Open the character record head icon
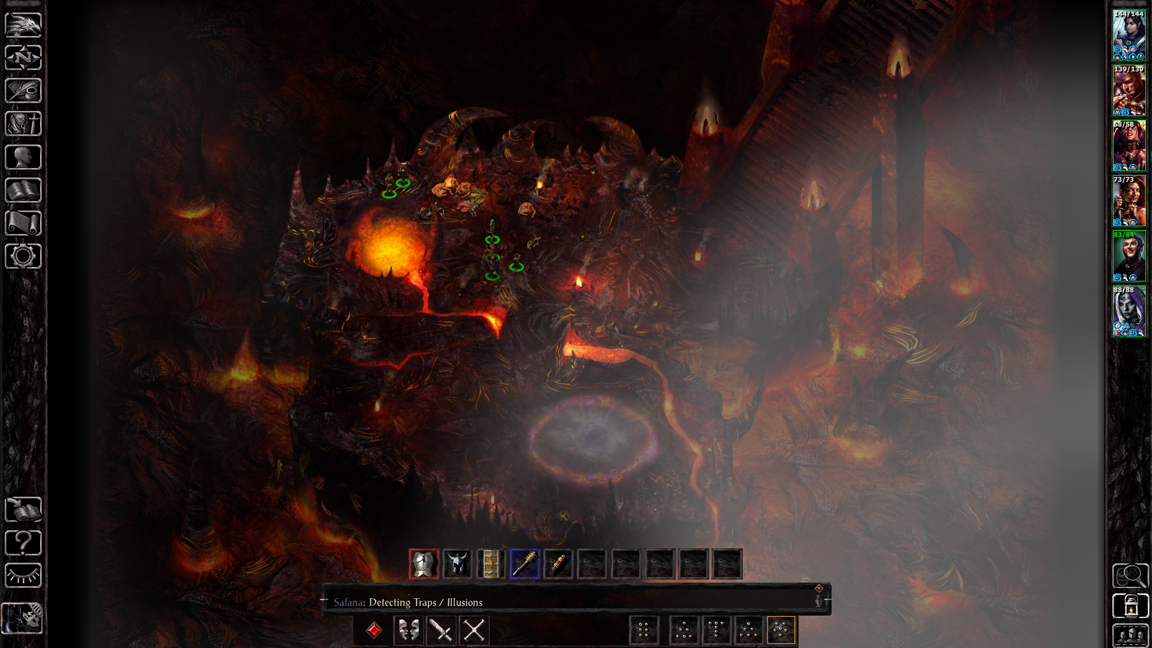The height and width of the screenshot is (648, 1152). 23,157
